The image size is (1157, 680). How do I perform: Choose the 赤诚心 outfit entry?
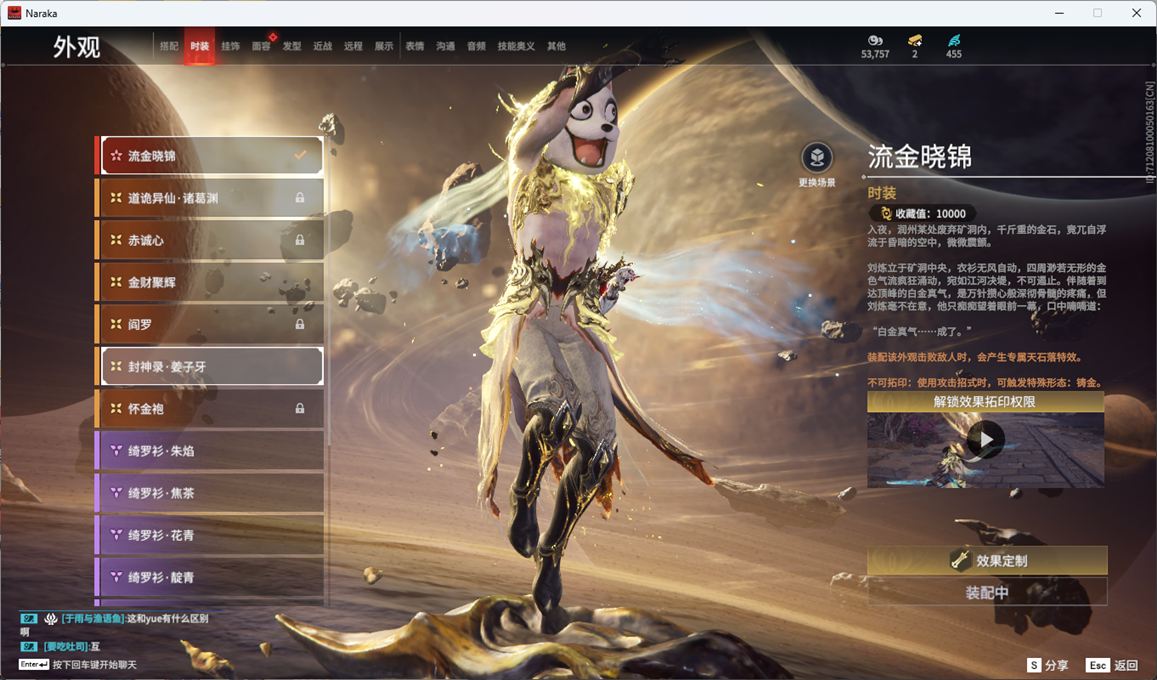click(210, 240)
